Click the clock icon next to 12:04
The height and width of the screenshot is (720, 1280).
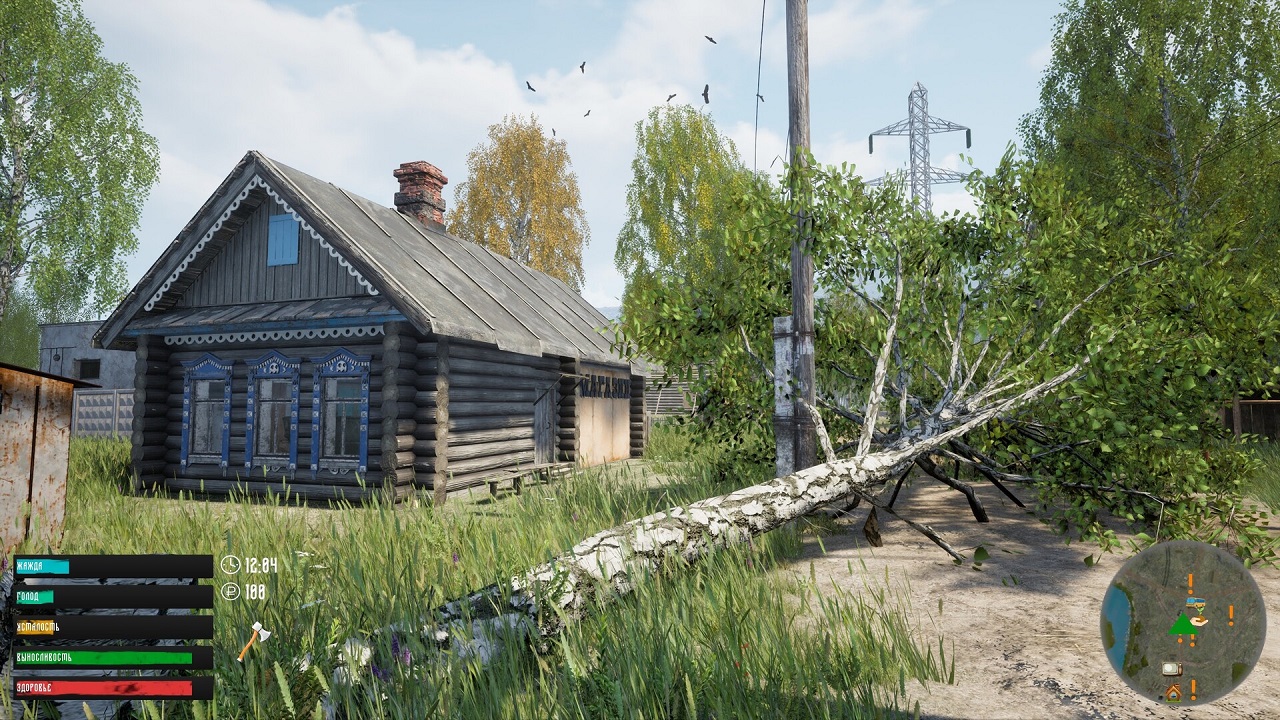tap(231, 563)
